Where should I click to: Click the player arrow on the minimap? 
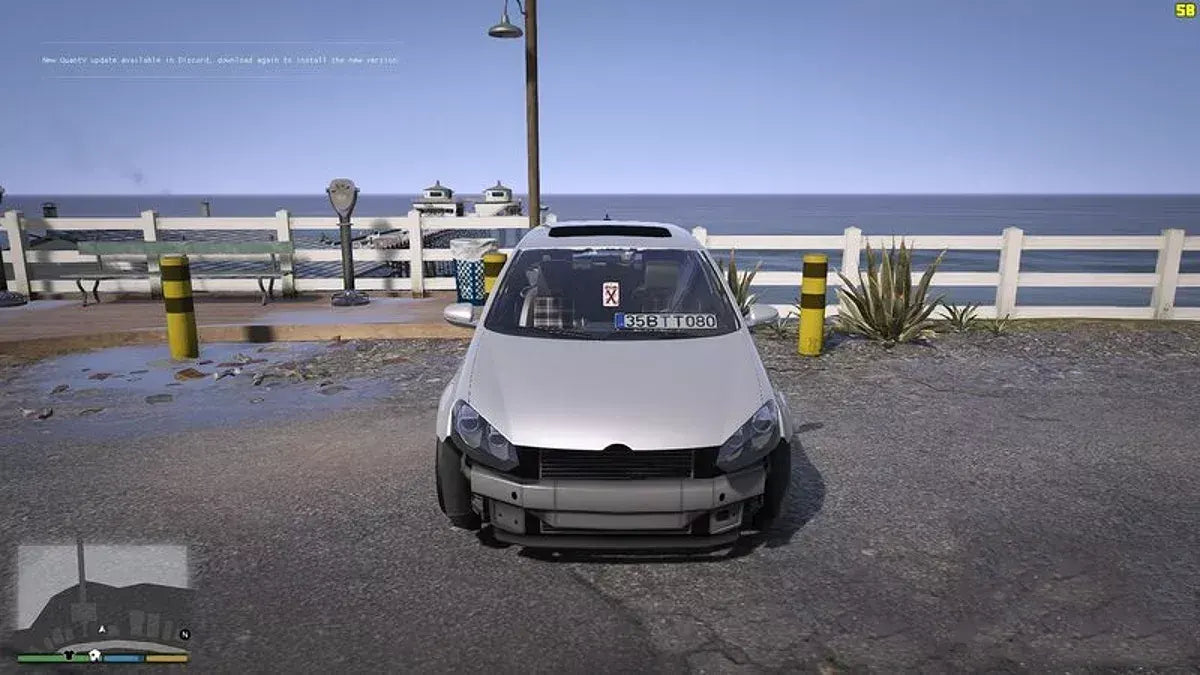tap(101, 629)
